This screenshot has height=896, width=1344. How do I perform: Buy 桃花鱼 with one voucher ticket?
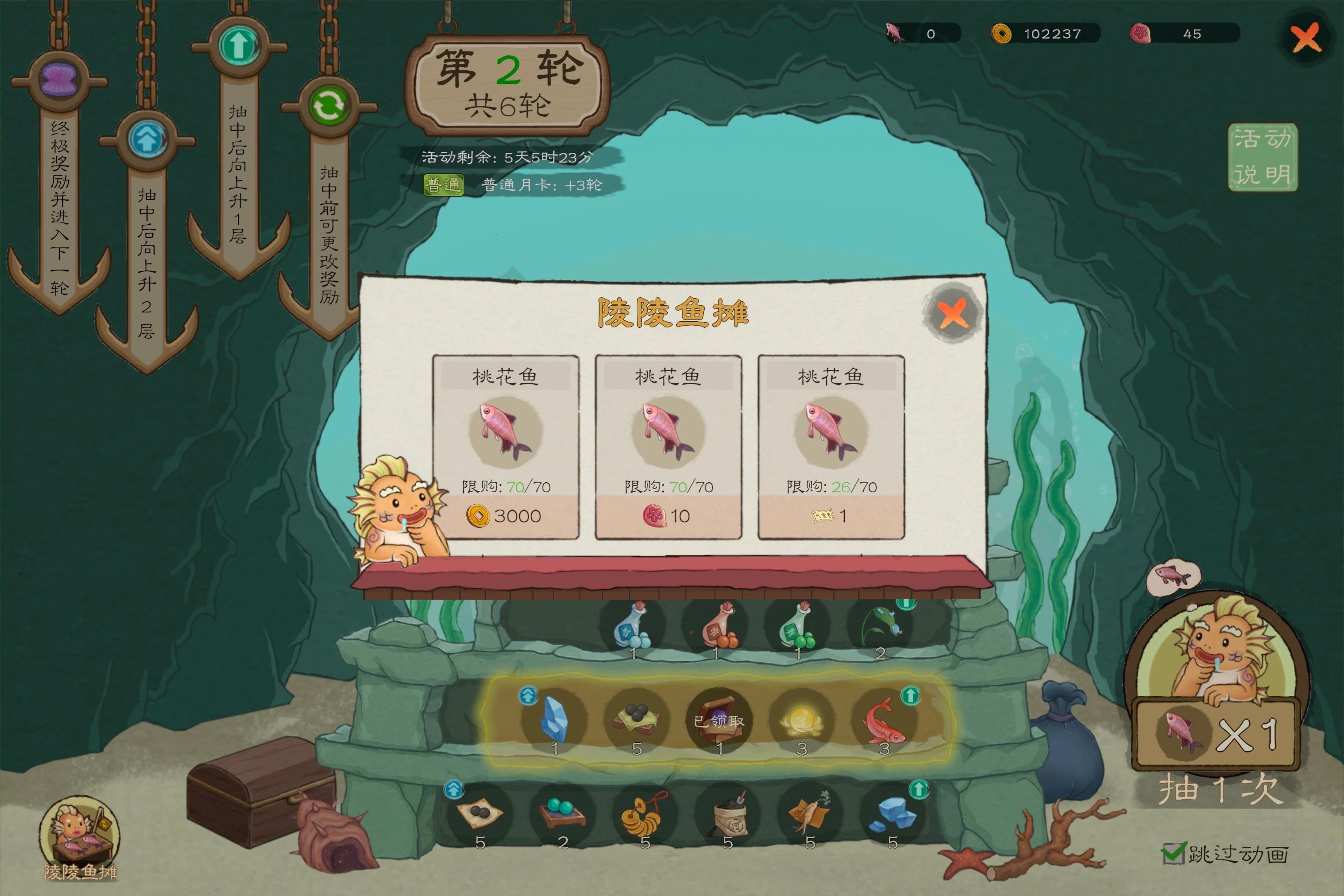pos(830,515)
